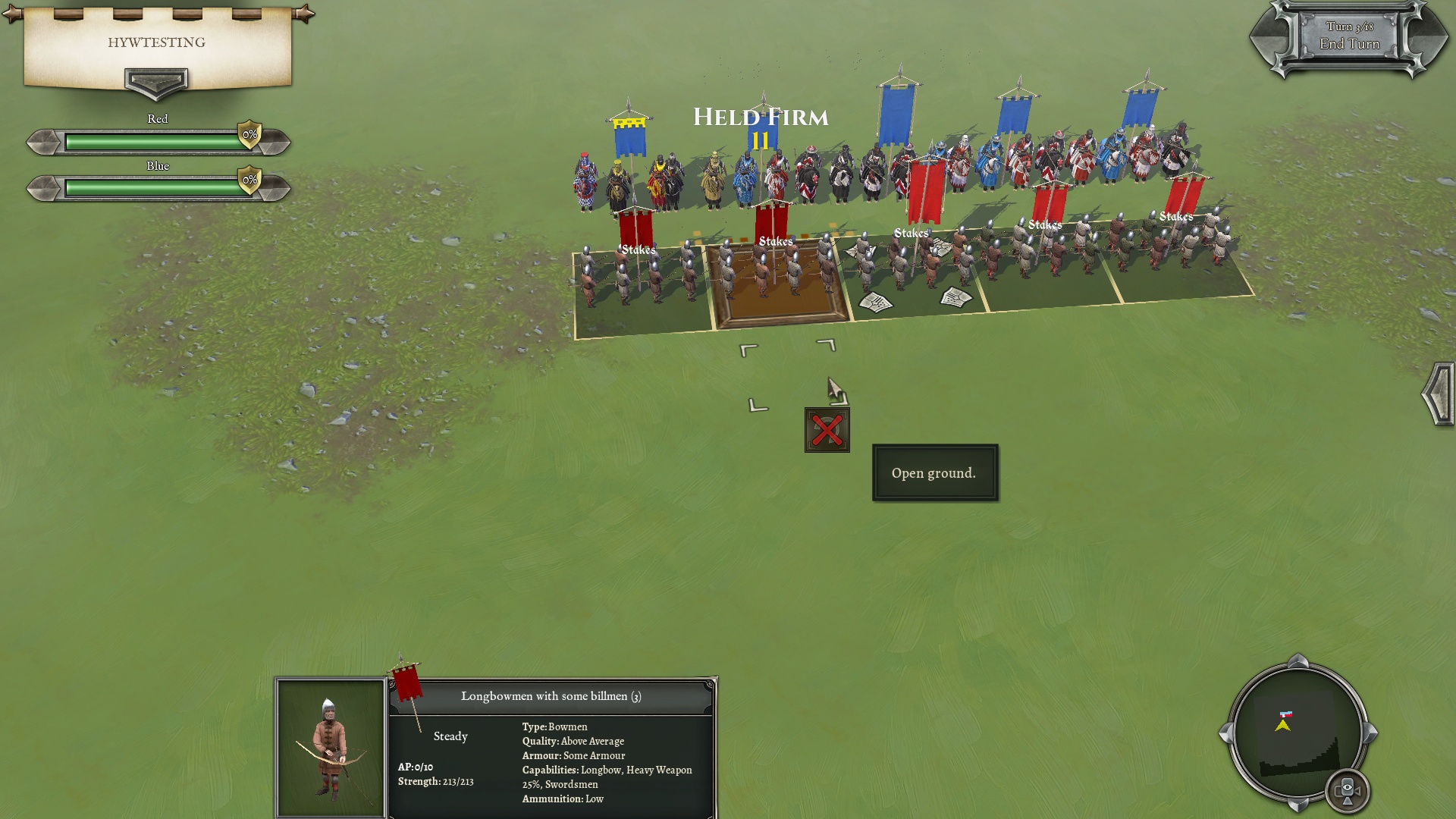
Task: Expand the HYWTESTING scroll dropdown arrow
Action: (x=156, y=80)
